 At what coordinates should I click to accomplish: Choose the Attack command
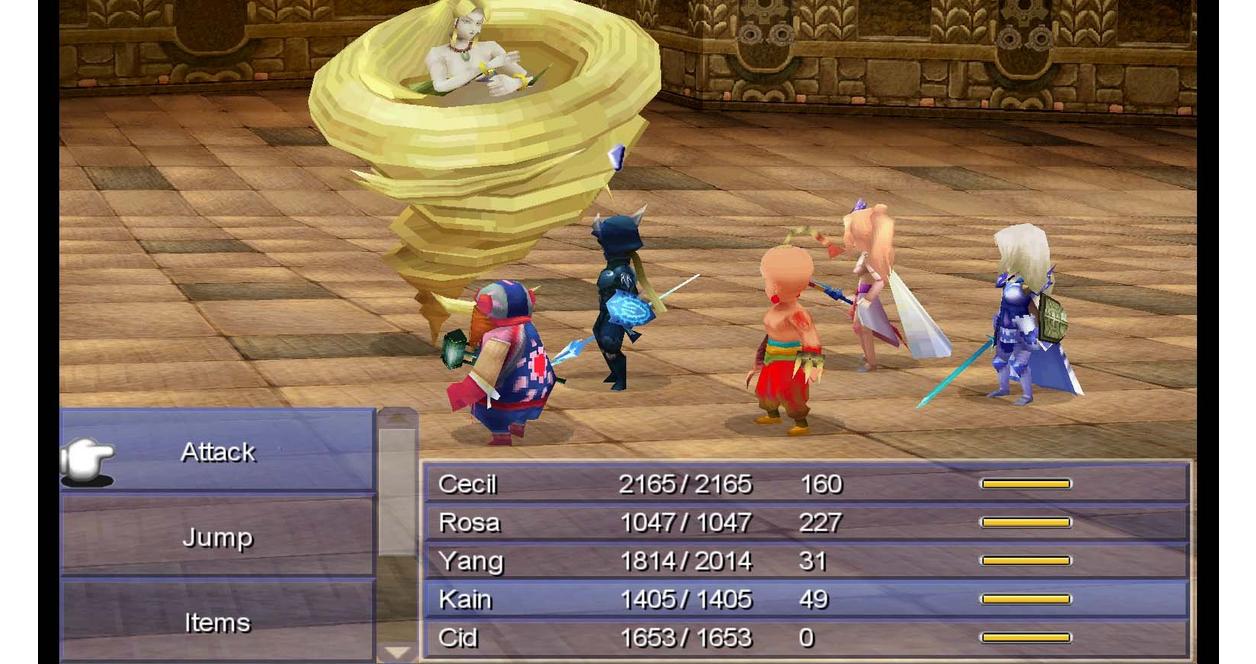pyautogui.click(x=218, y=452)
